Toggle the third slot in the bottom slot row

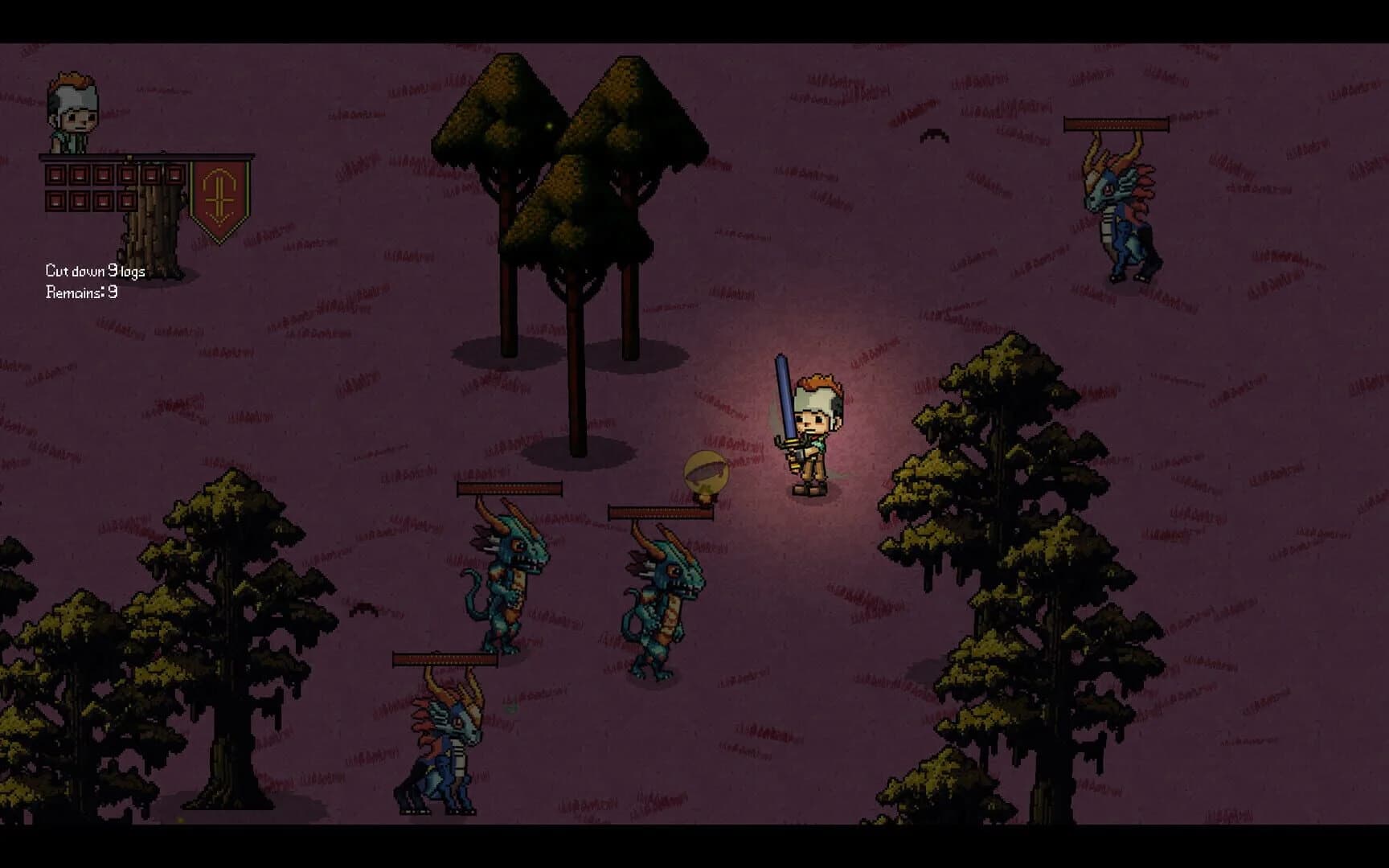click(x=102, y=200)
